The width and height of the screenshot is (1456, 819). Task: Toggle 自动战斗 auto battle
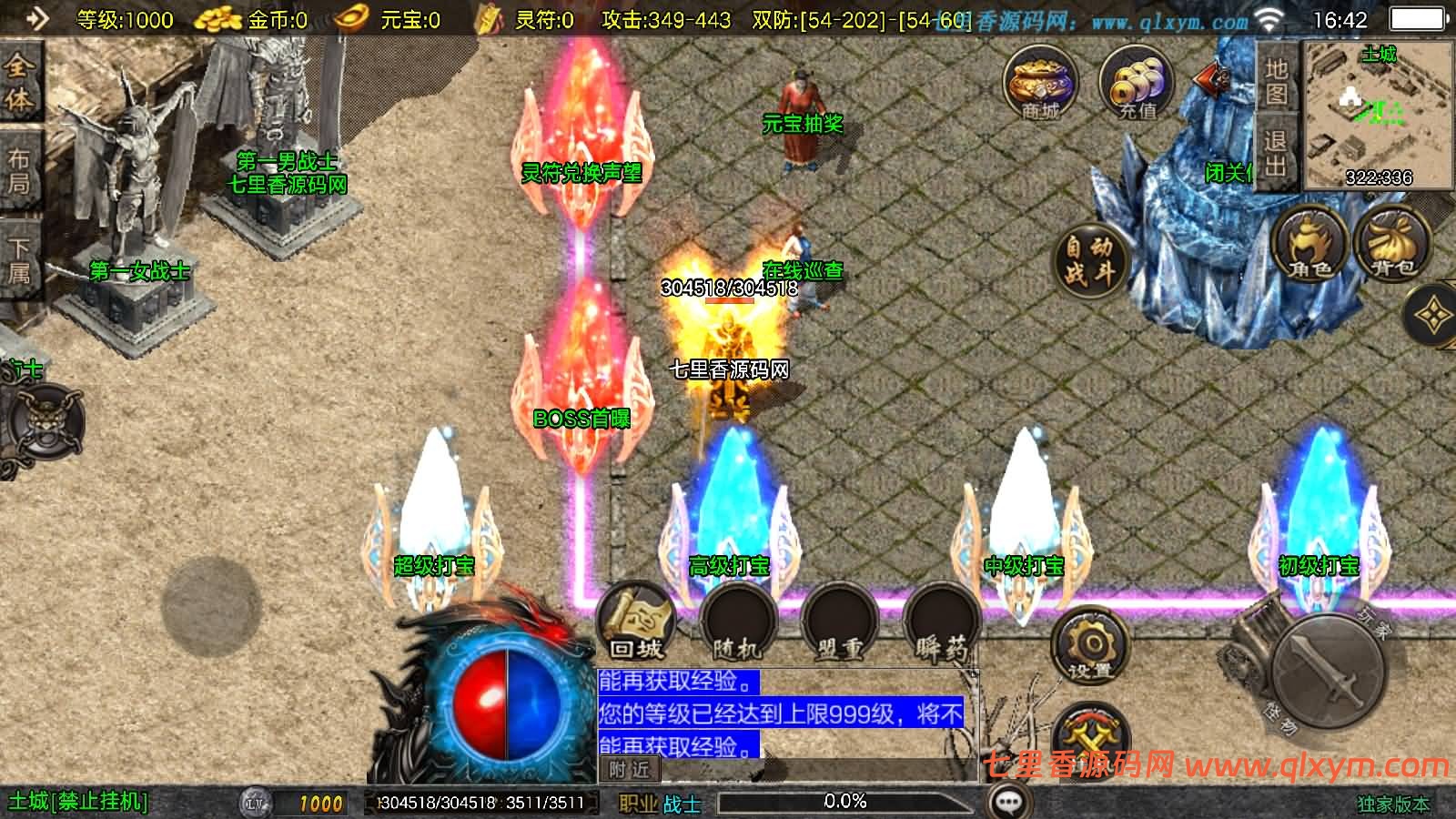click(x=1089, y=259)
